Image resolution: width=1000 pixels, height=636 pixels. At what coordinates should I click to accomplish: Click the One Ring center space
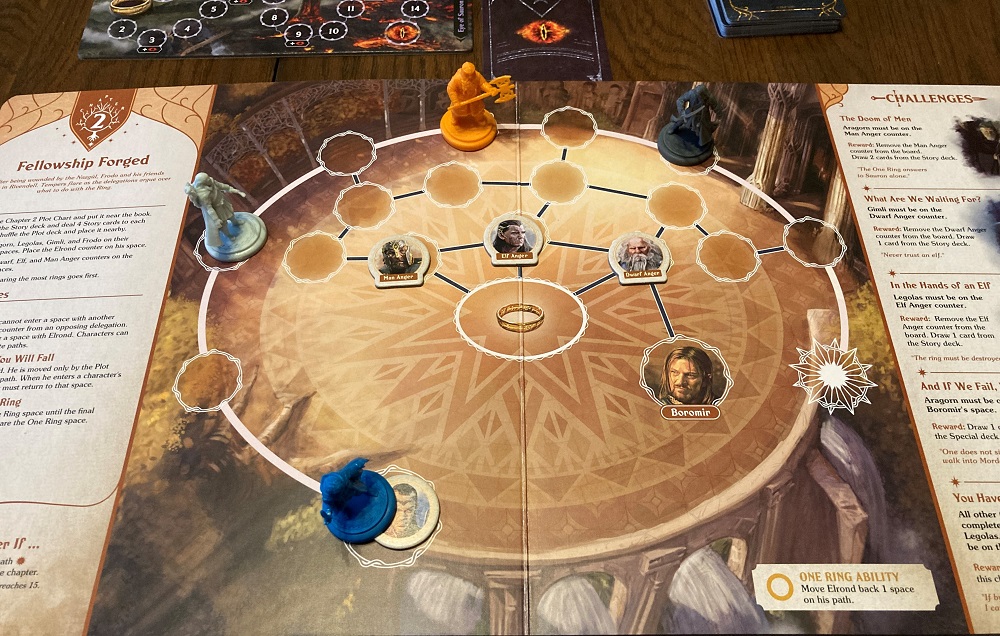(520, 317)
